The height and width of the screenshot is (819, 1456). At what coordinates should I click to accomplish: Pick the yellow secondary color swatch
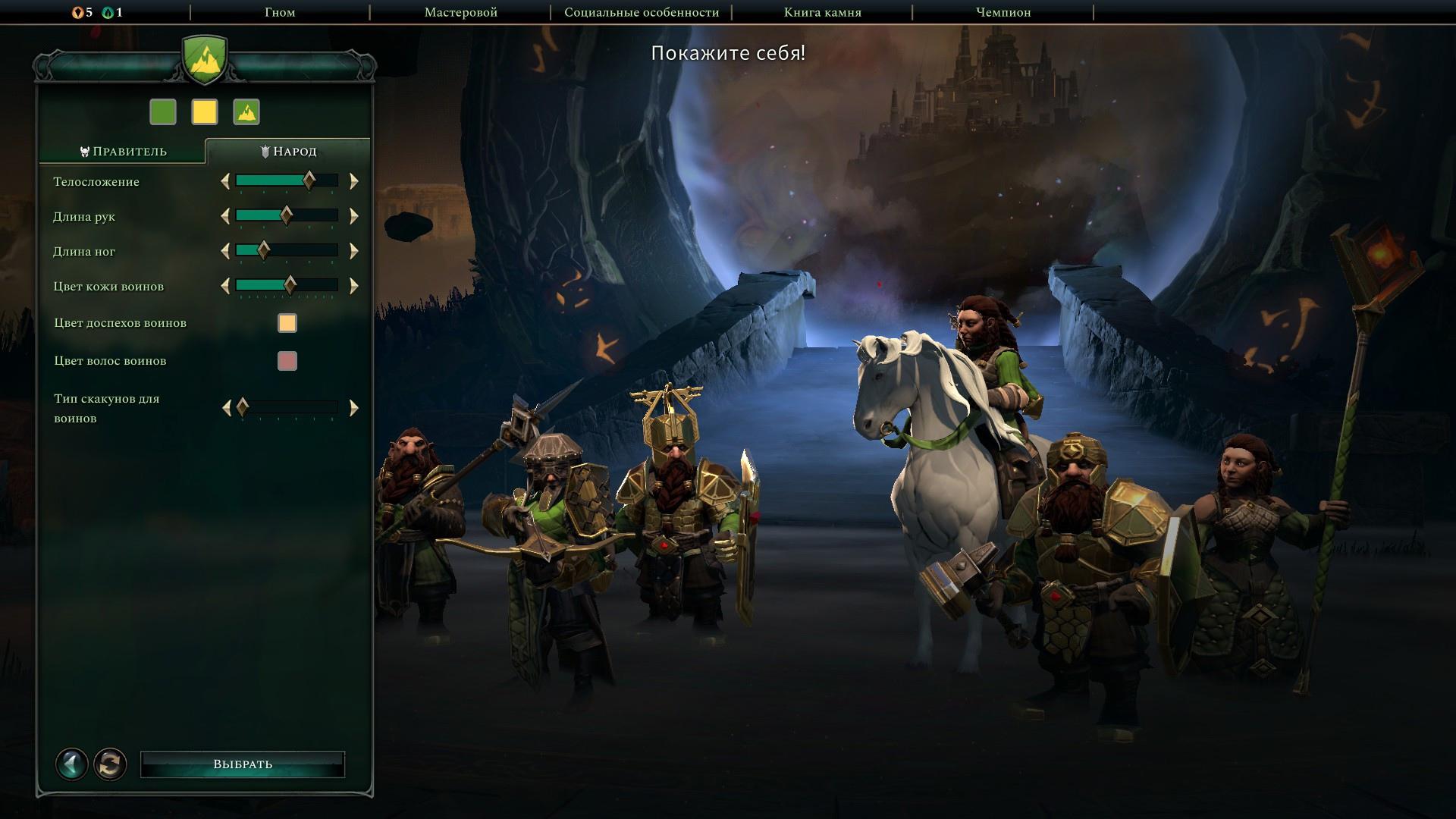205,112
